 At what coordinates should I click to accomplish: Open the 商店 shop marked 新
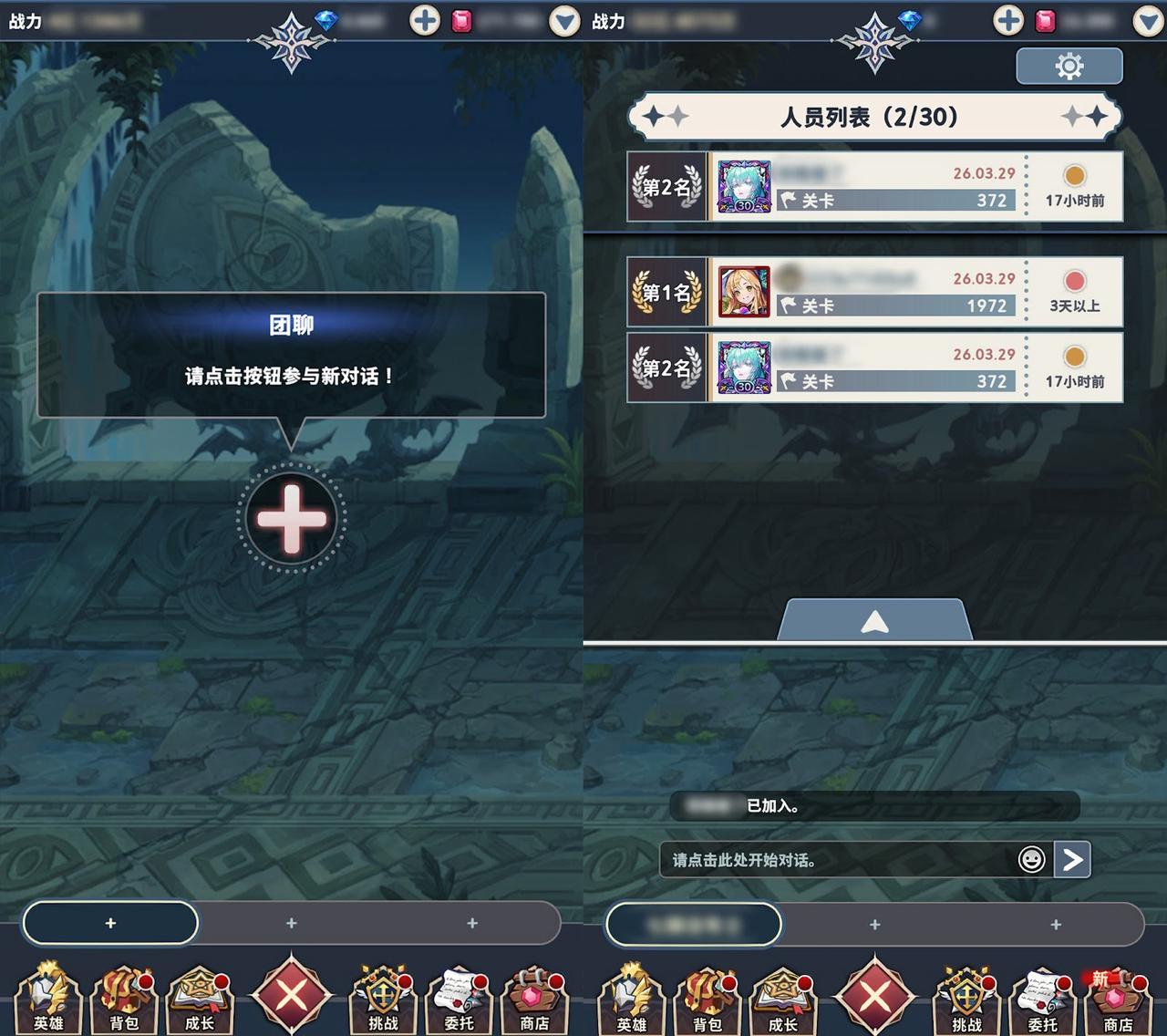point(1118,999)
